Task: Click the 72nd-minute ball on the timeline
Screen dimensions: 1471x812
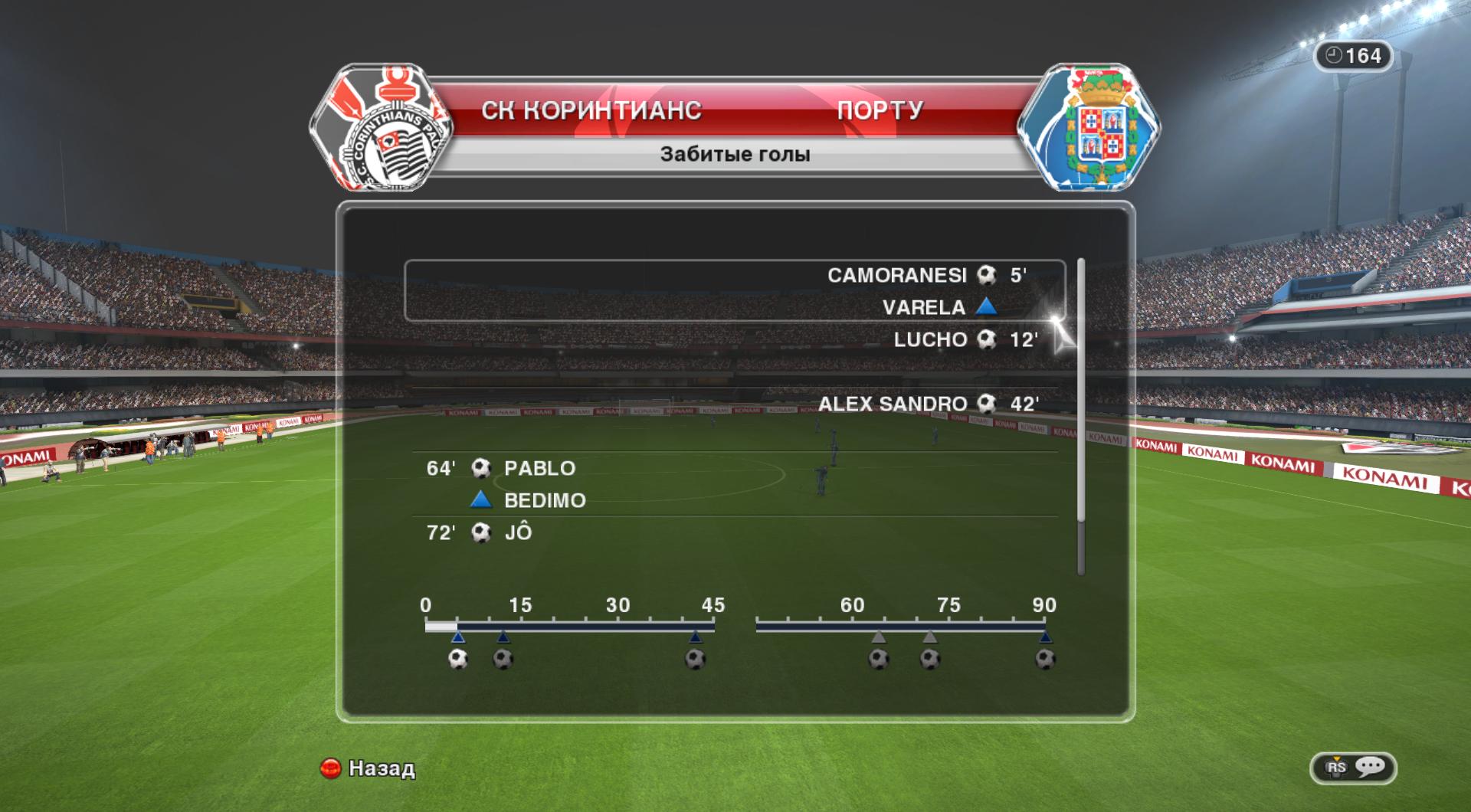Action: click(930, 659)
